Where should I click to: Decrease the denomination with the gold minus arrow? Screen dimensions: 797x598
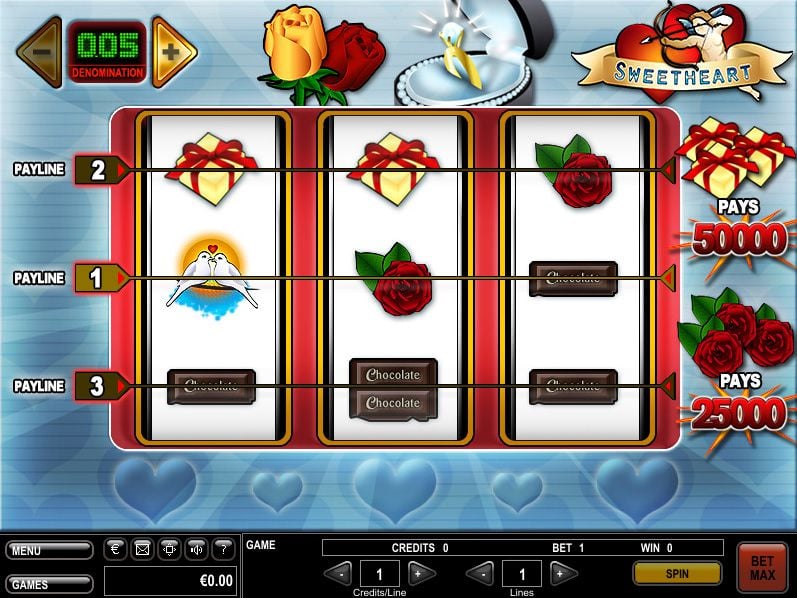click(x=39, y=51)
